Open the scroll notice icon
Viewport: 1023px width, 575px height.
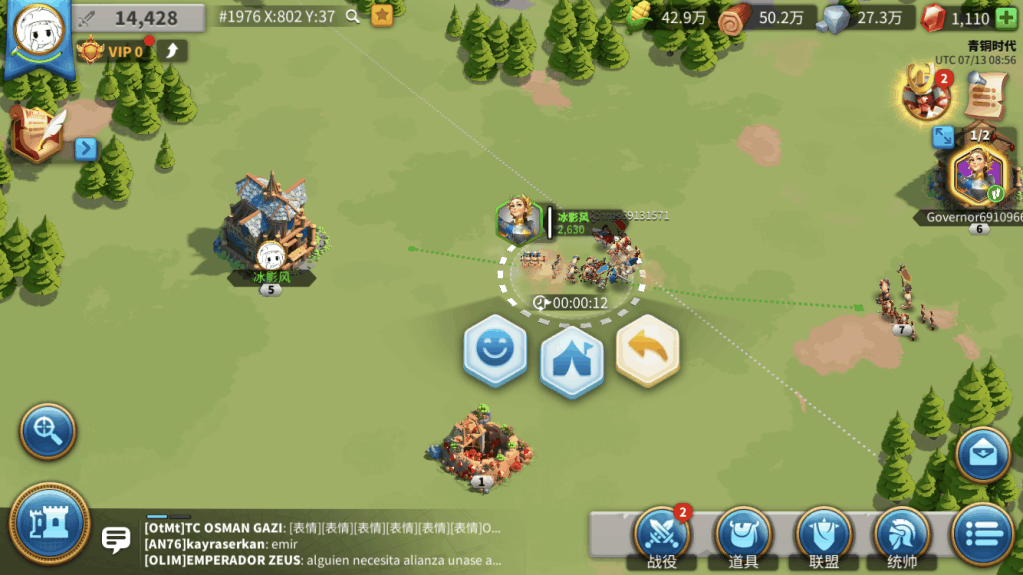(985, 96)
